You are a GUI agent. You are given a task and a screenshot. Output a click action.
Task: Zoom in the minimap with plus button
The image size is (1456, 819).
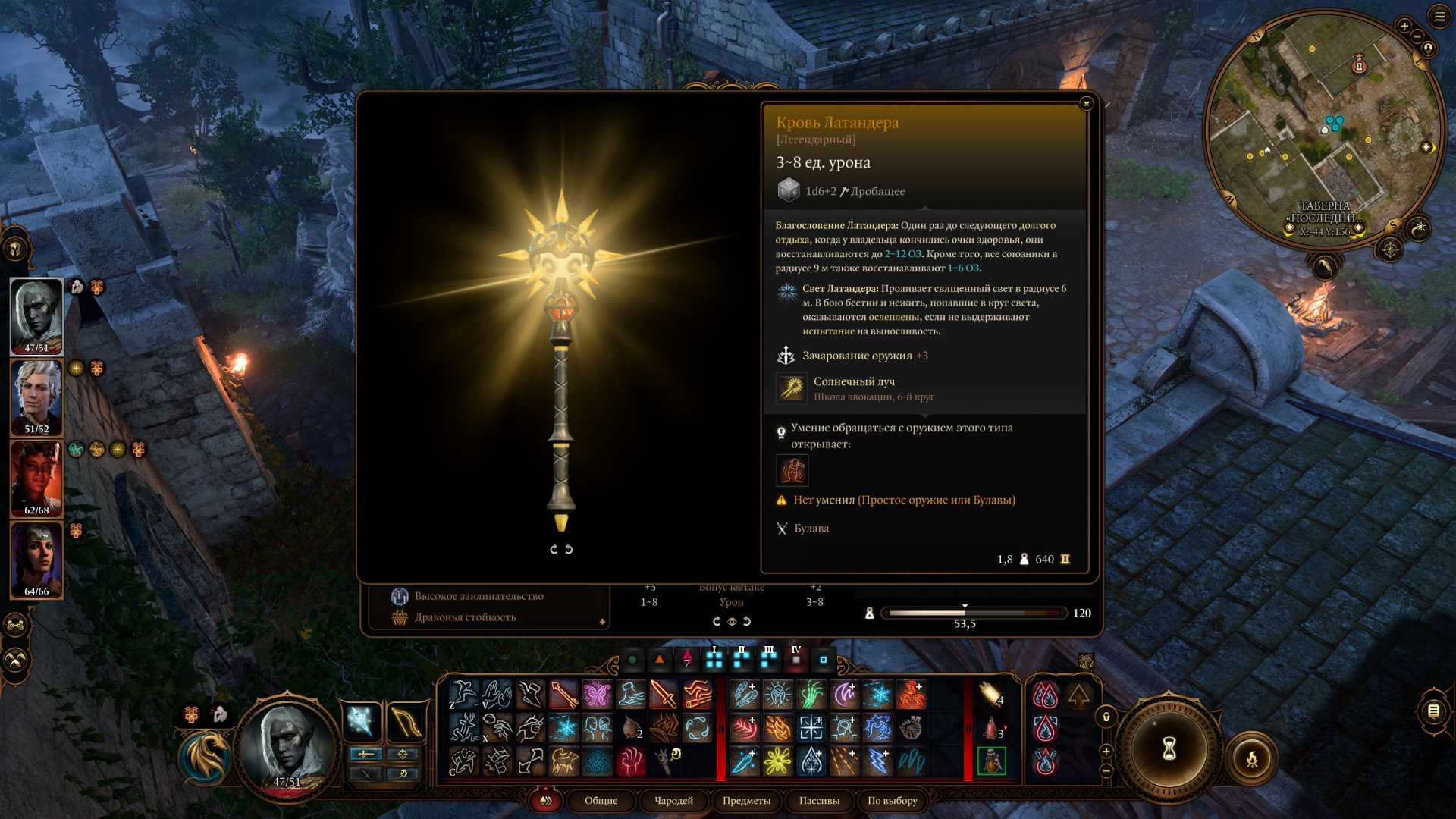[1404, 26]
